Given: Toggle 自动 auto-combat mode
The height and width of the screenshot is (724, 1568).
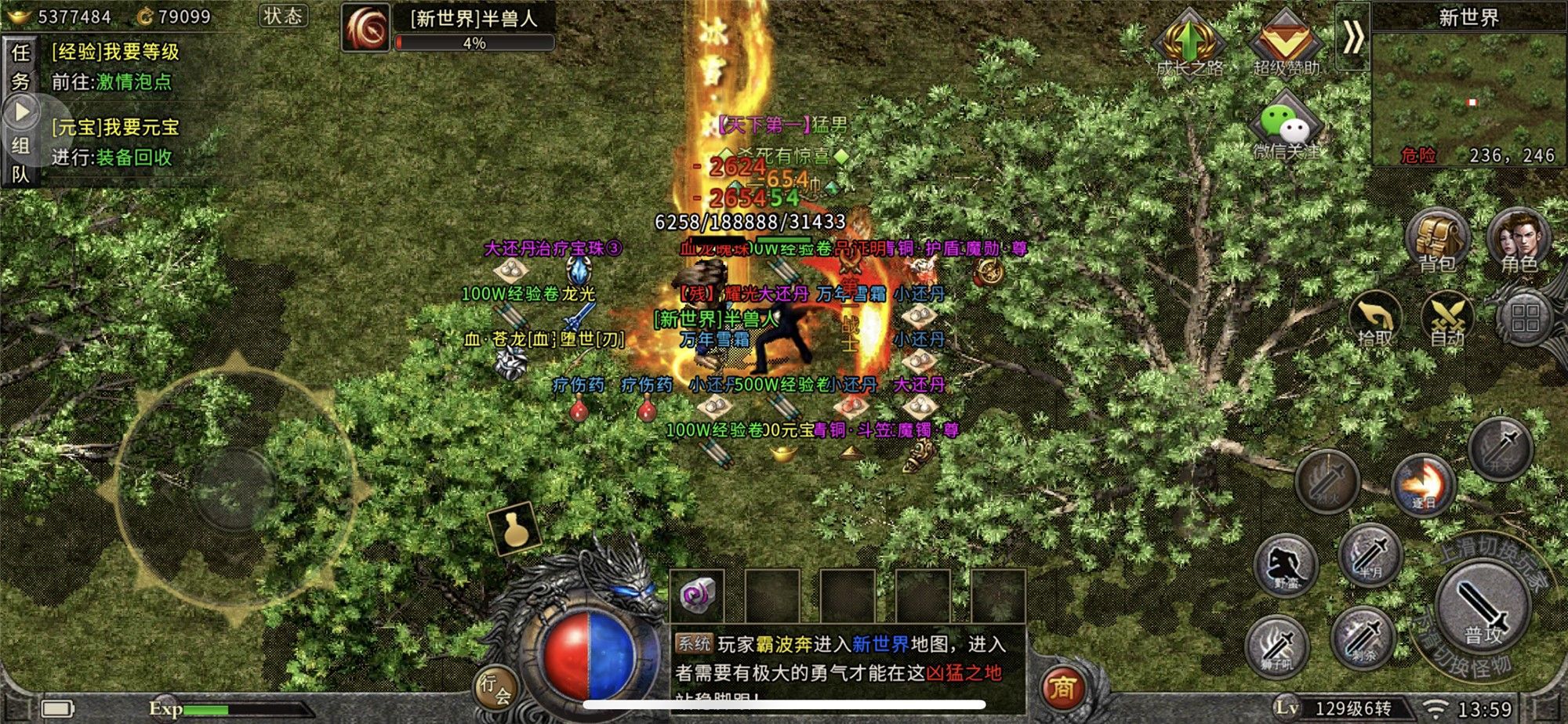Looking at the screenshot, I should (x=1447, y=319).
